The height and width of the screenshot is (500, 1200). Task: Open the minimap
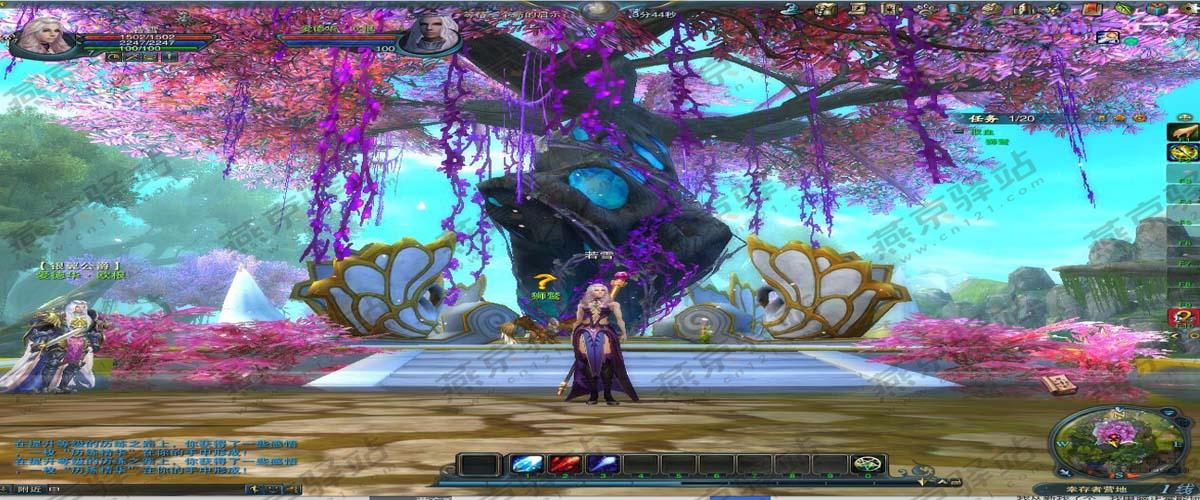pos(1117,441)
